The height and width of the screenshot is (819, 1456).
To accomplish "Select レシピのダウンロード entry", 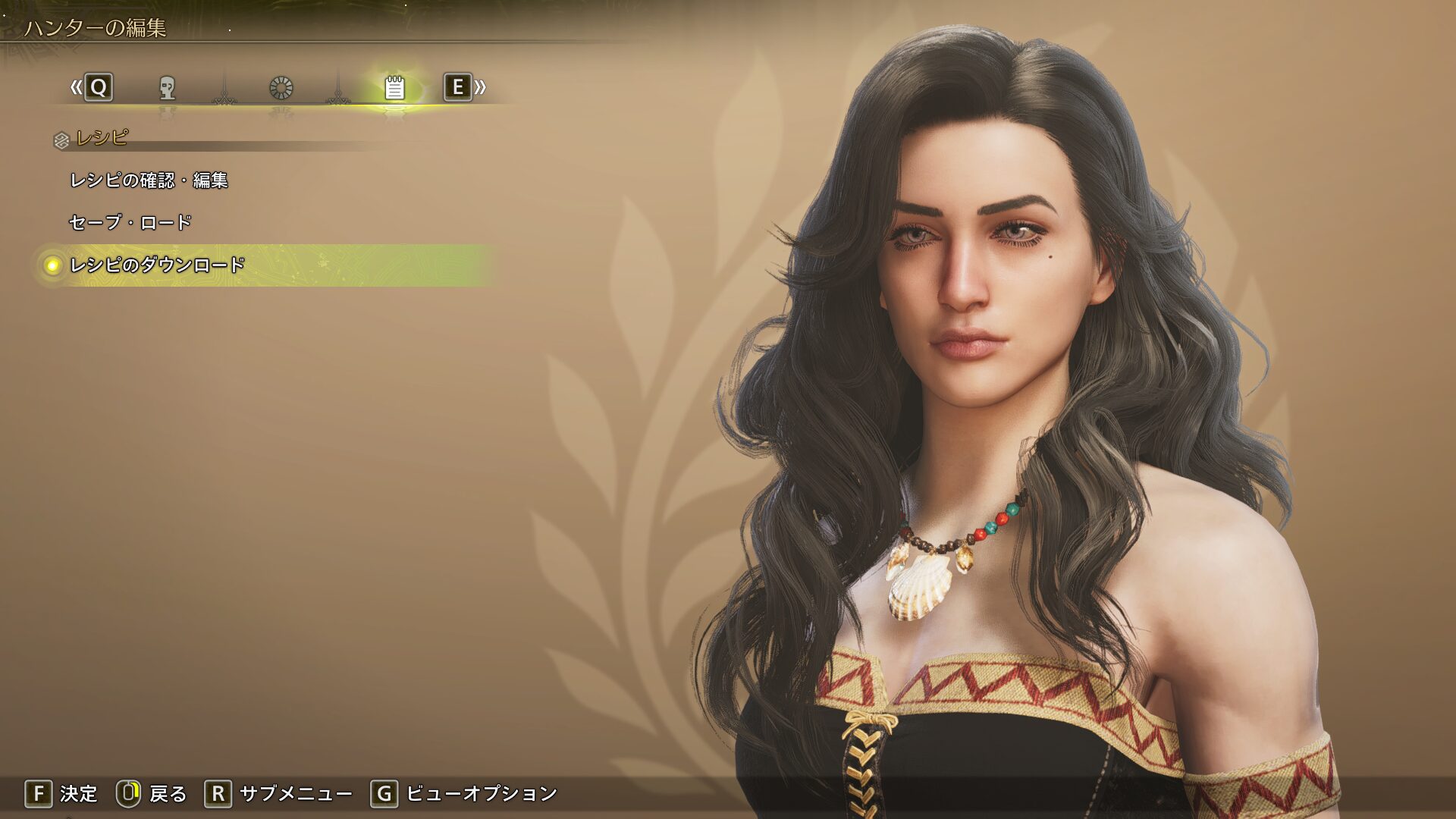I will (x=157, y=265).
